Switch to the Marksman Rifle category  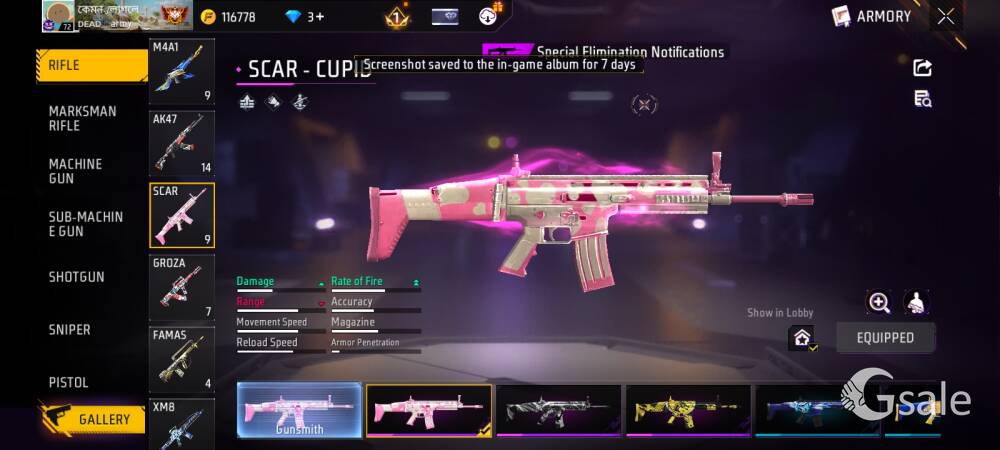tap(83, 118)
